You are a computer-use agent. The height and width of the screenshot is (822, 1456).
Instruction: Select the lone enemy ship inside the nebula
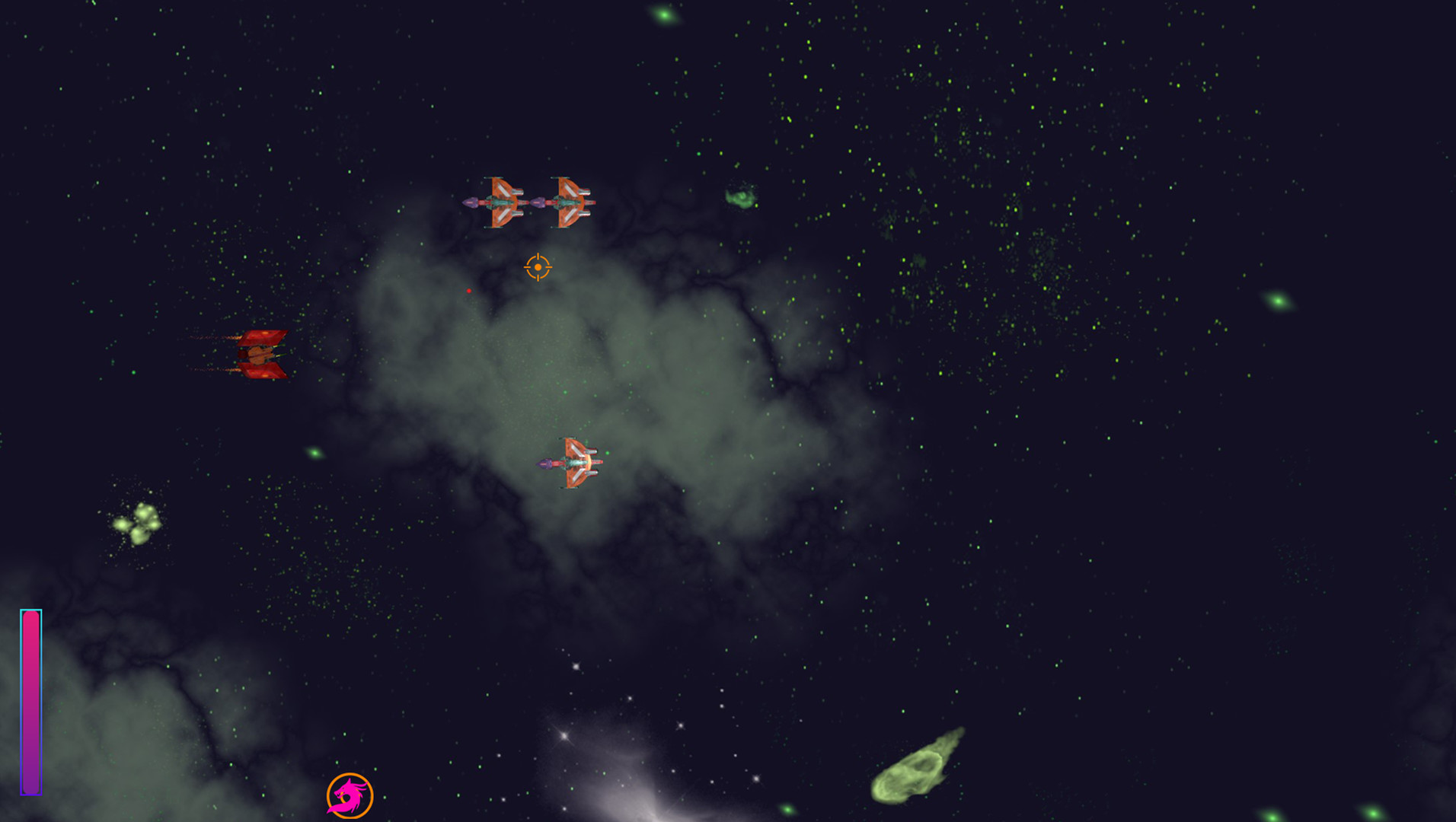(x=576, y=461)
